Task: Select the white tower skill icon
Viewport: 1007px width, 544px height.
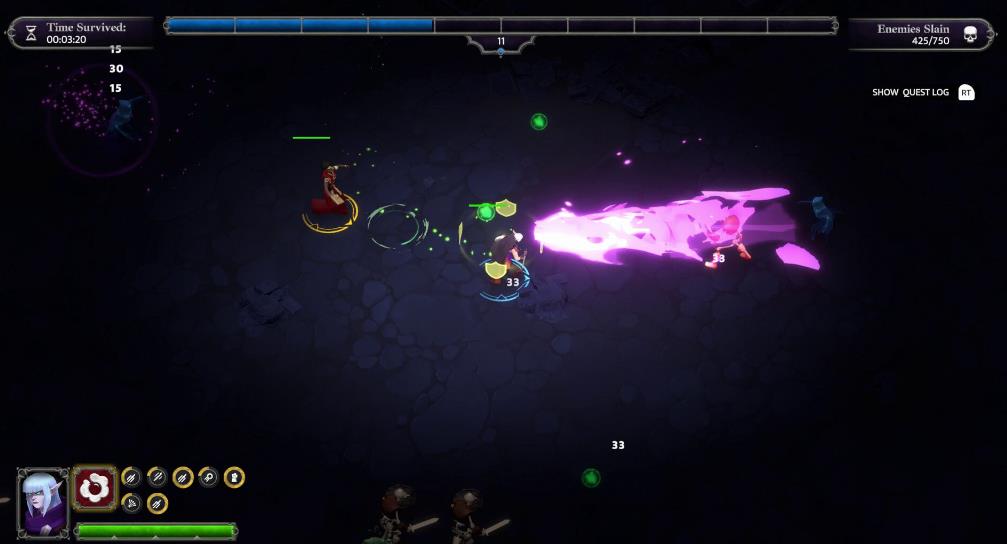Action: coord(234,478)
